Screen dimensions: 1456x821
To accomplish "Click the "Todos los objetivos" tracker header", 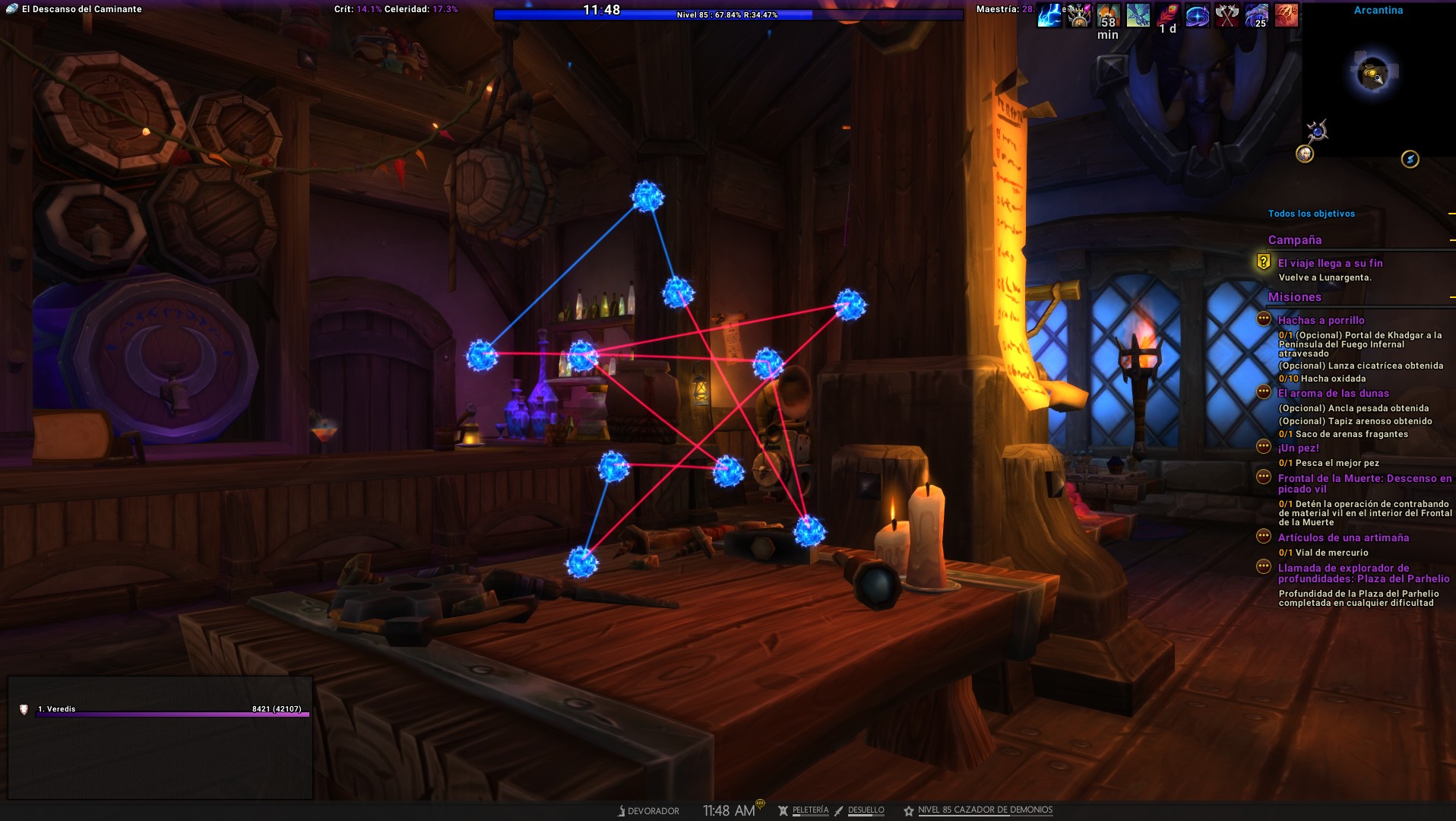I will [1311, 214].
